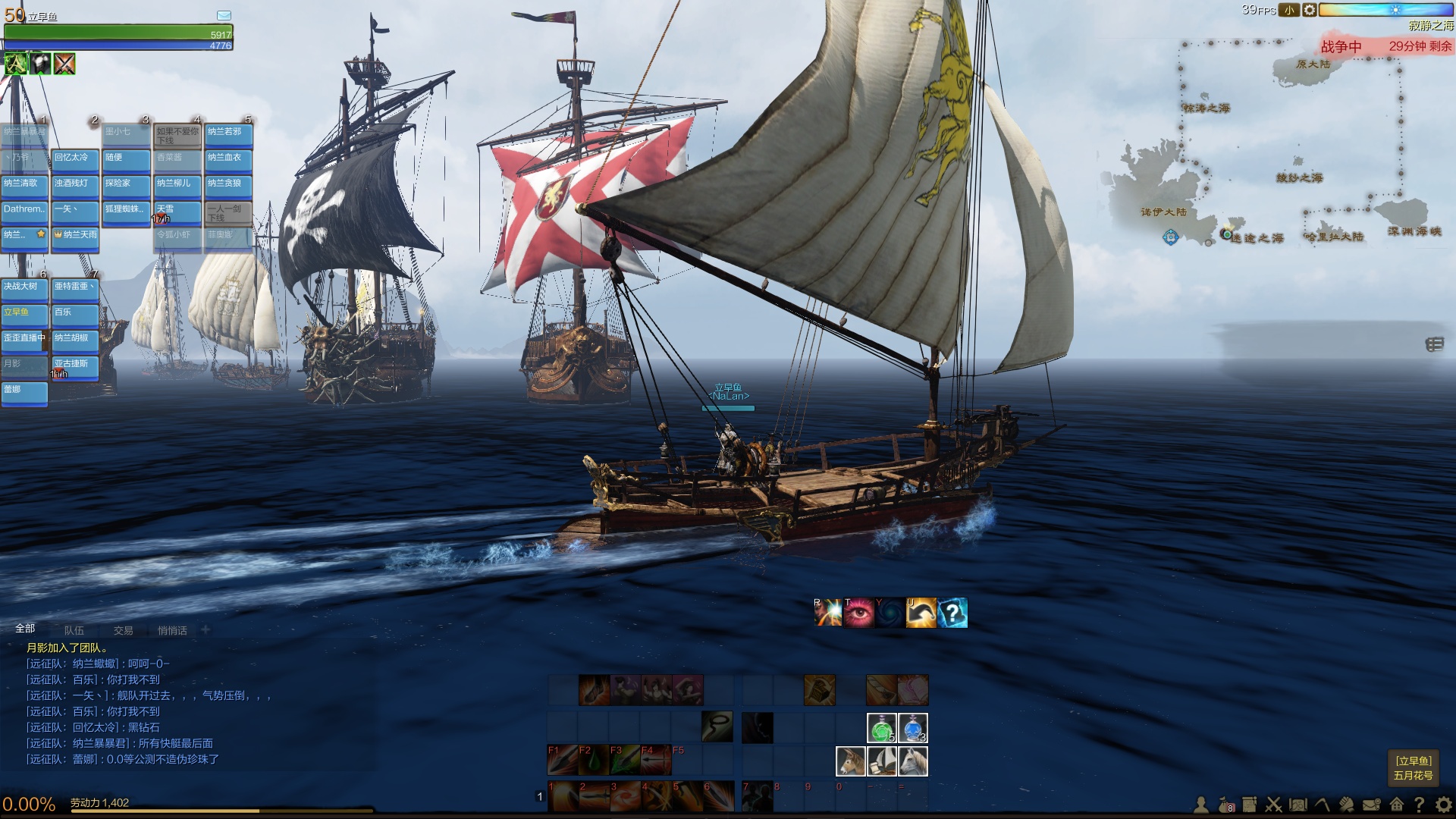Use the green potion hotbar slot

pos(881,729)
